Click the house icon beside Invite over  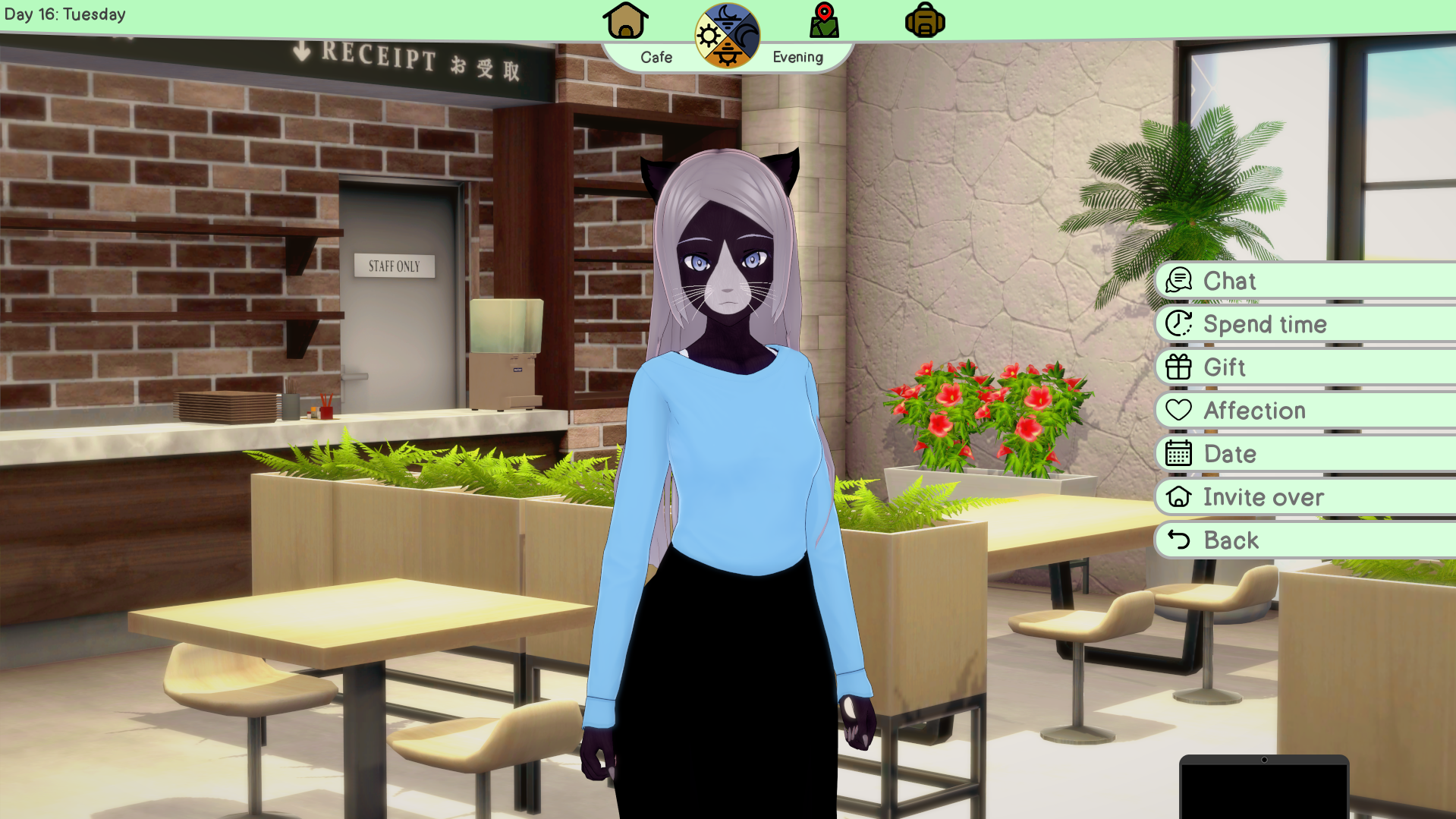[x=1178, y=497]
